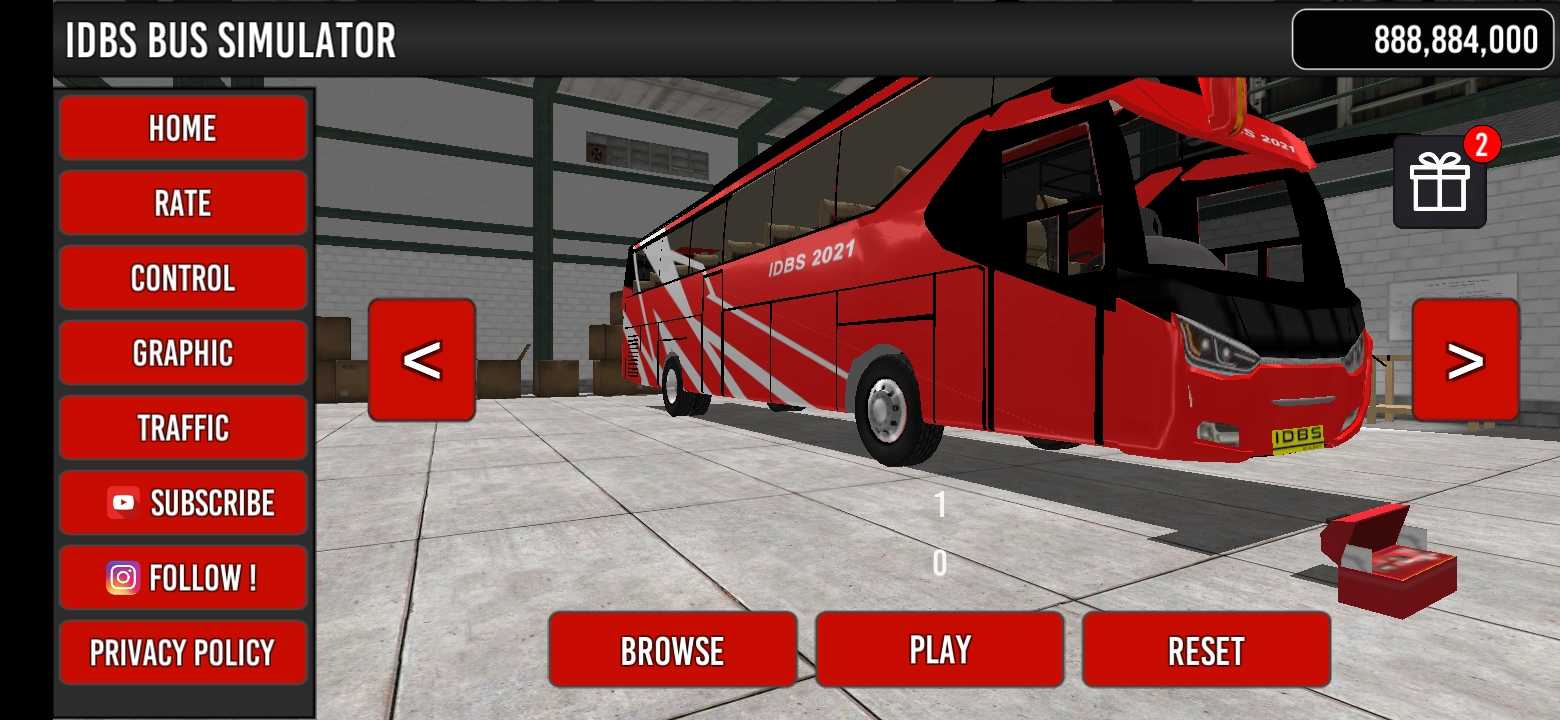Select the Instagram FOLLOW button
This screenshot has width=1560, height=720.
(183, 578)
